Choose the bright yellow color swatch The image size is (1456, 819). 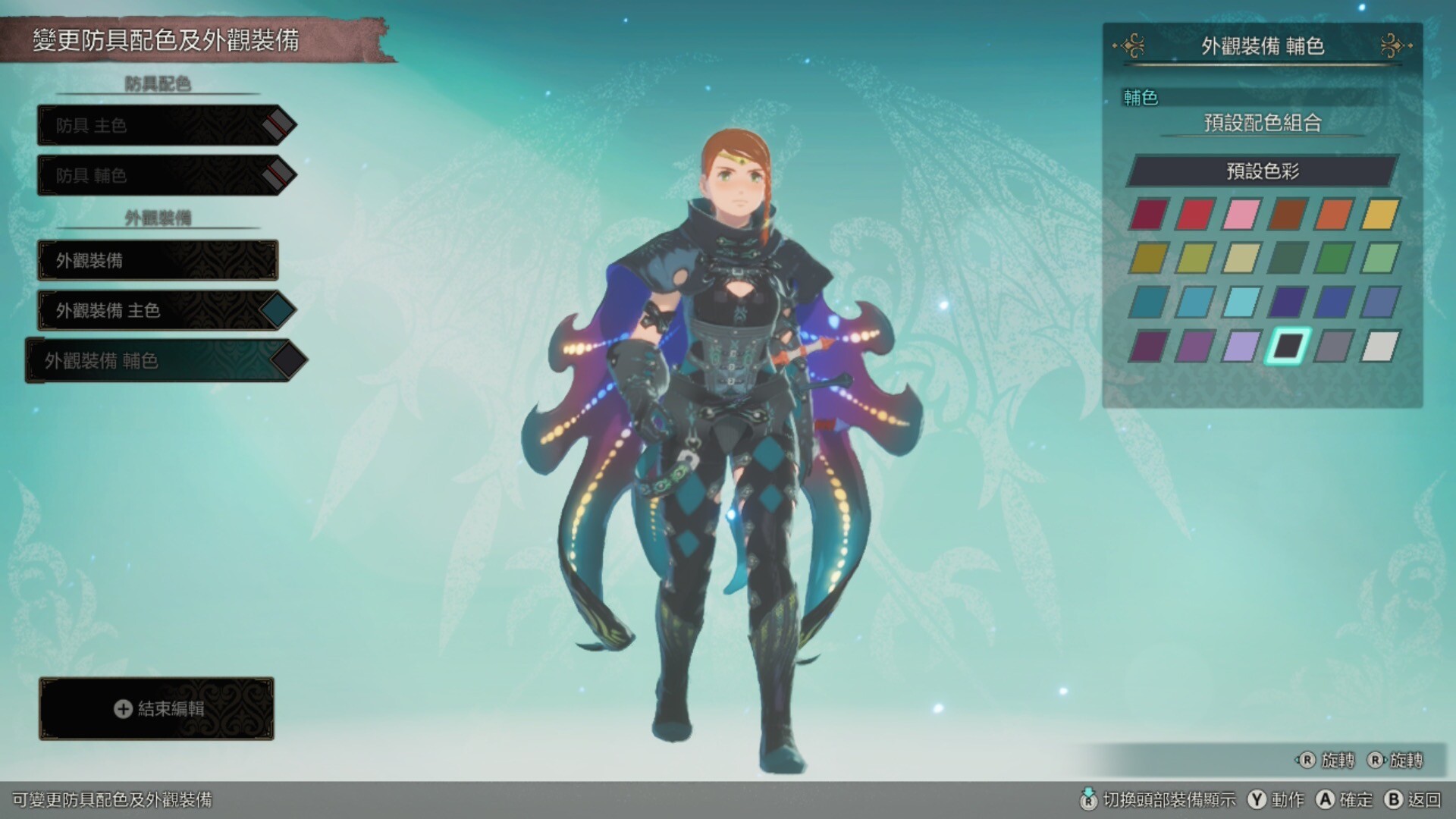click(1379, 215)
